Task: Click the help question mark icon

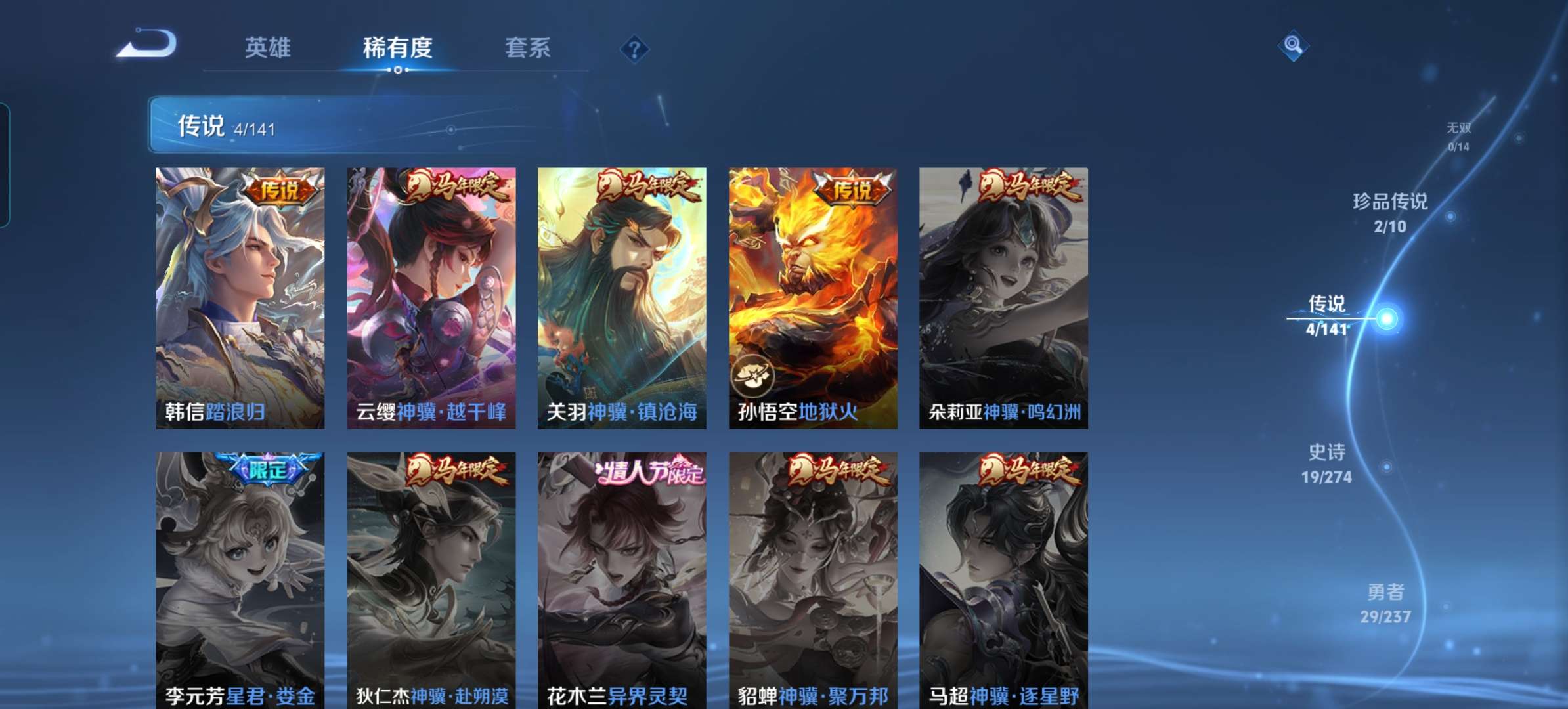Action: (634, 47)
